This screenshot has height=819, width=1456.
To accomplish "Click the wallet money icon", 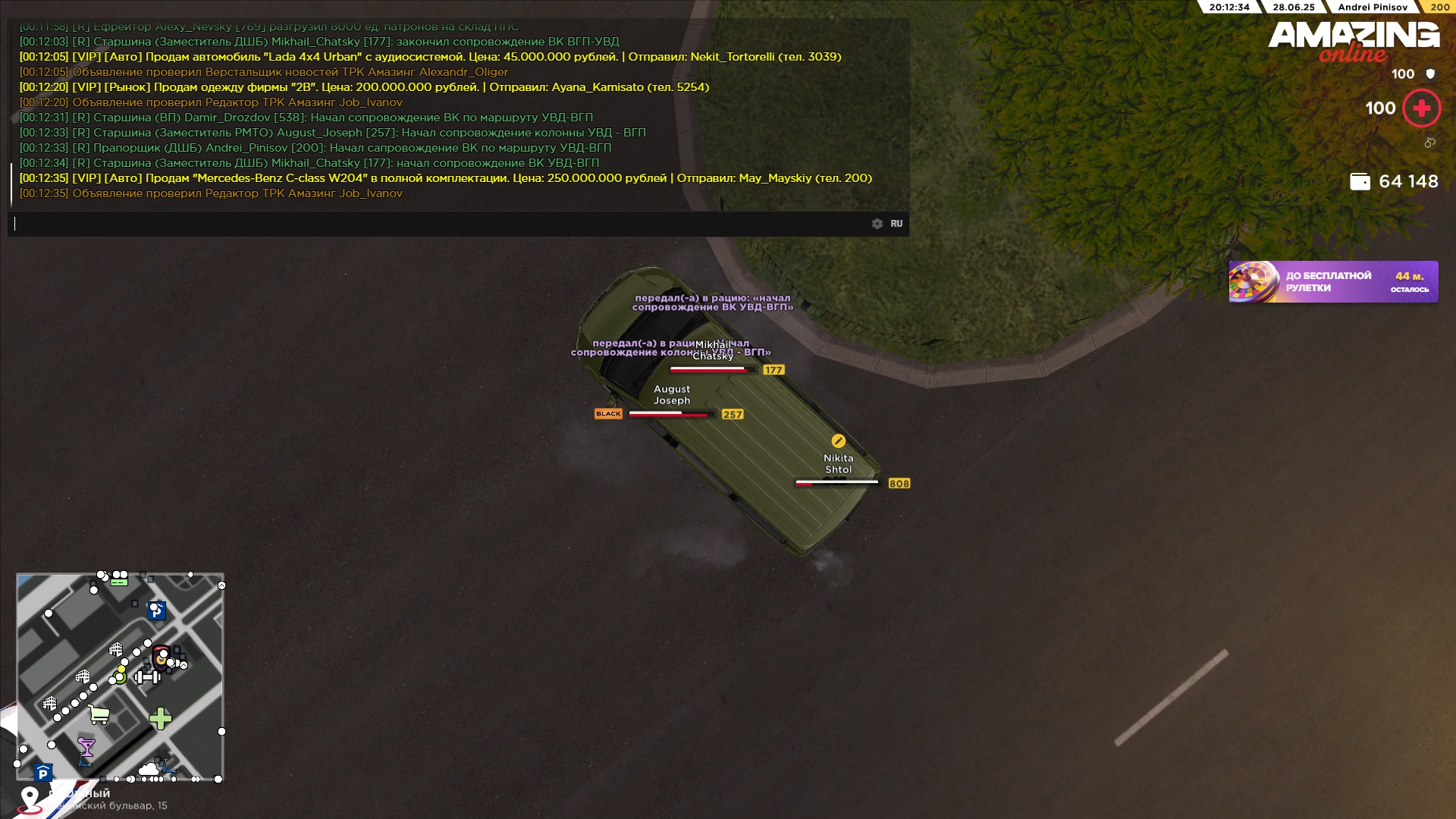I will click(1360, 182).
